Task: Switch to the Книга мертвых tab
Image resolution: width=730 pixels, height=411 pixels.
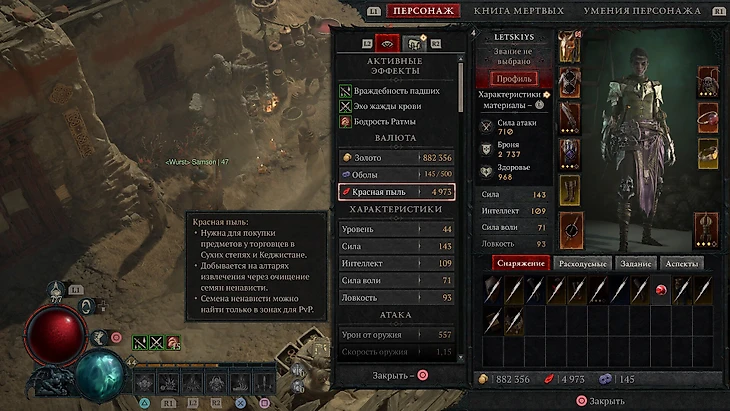Action: pos(518,11)
